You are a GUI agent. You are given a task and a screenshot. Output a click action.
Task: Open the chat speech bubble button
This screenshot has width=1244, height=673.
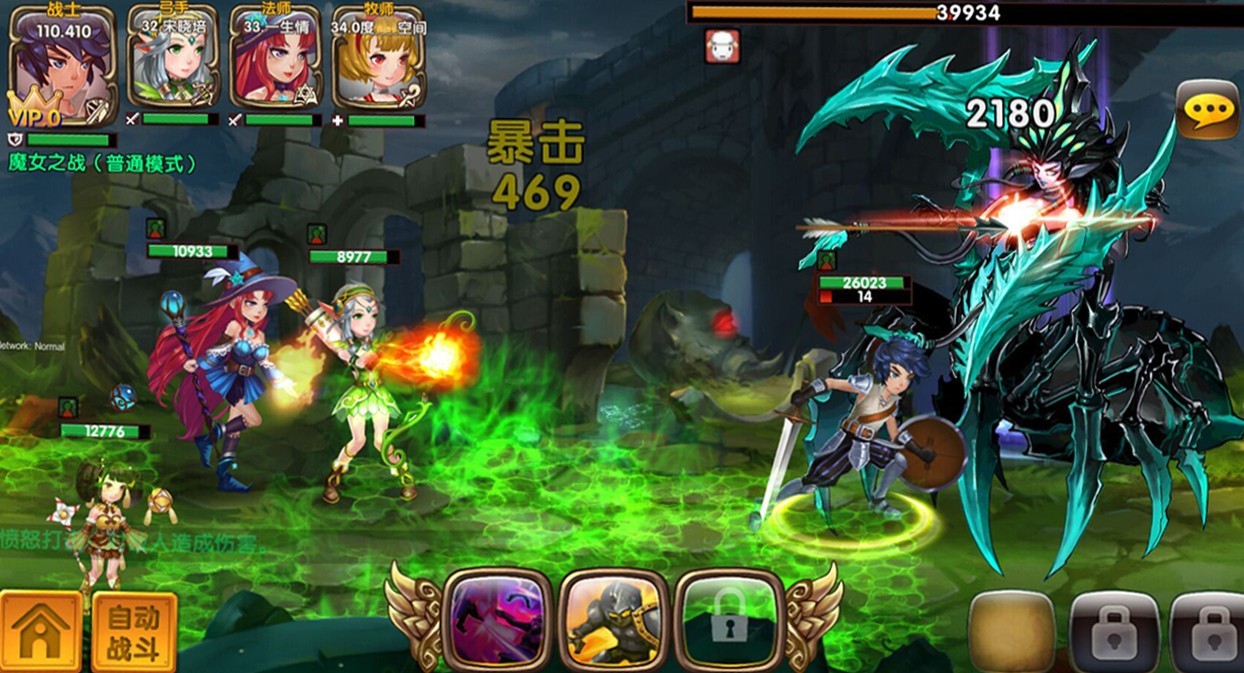pyautogui.click(x=1206, y=110)
